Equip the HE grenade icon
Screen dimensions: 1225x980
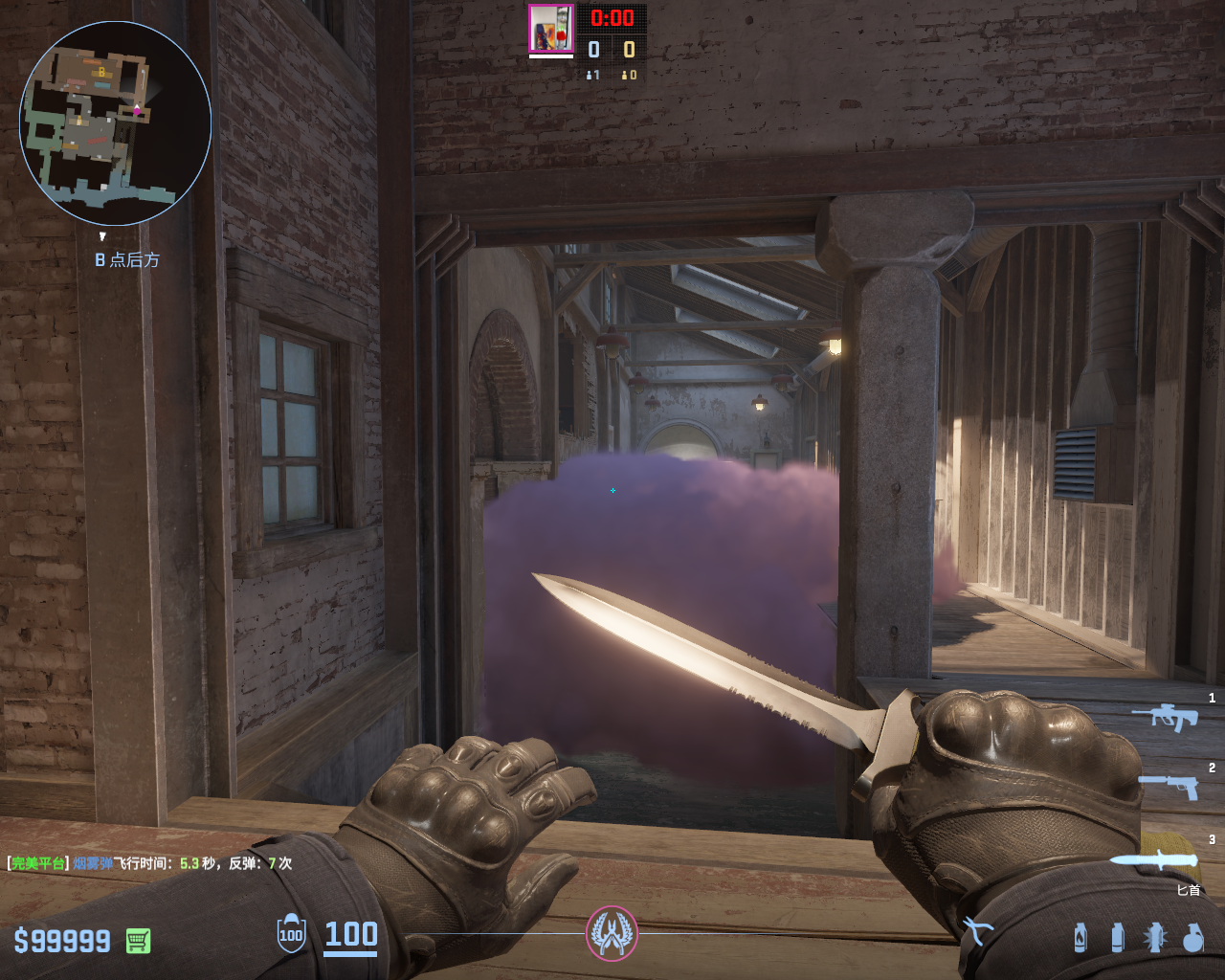(1192, 937)
